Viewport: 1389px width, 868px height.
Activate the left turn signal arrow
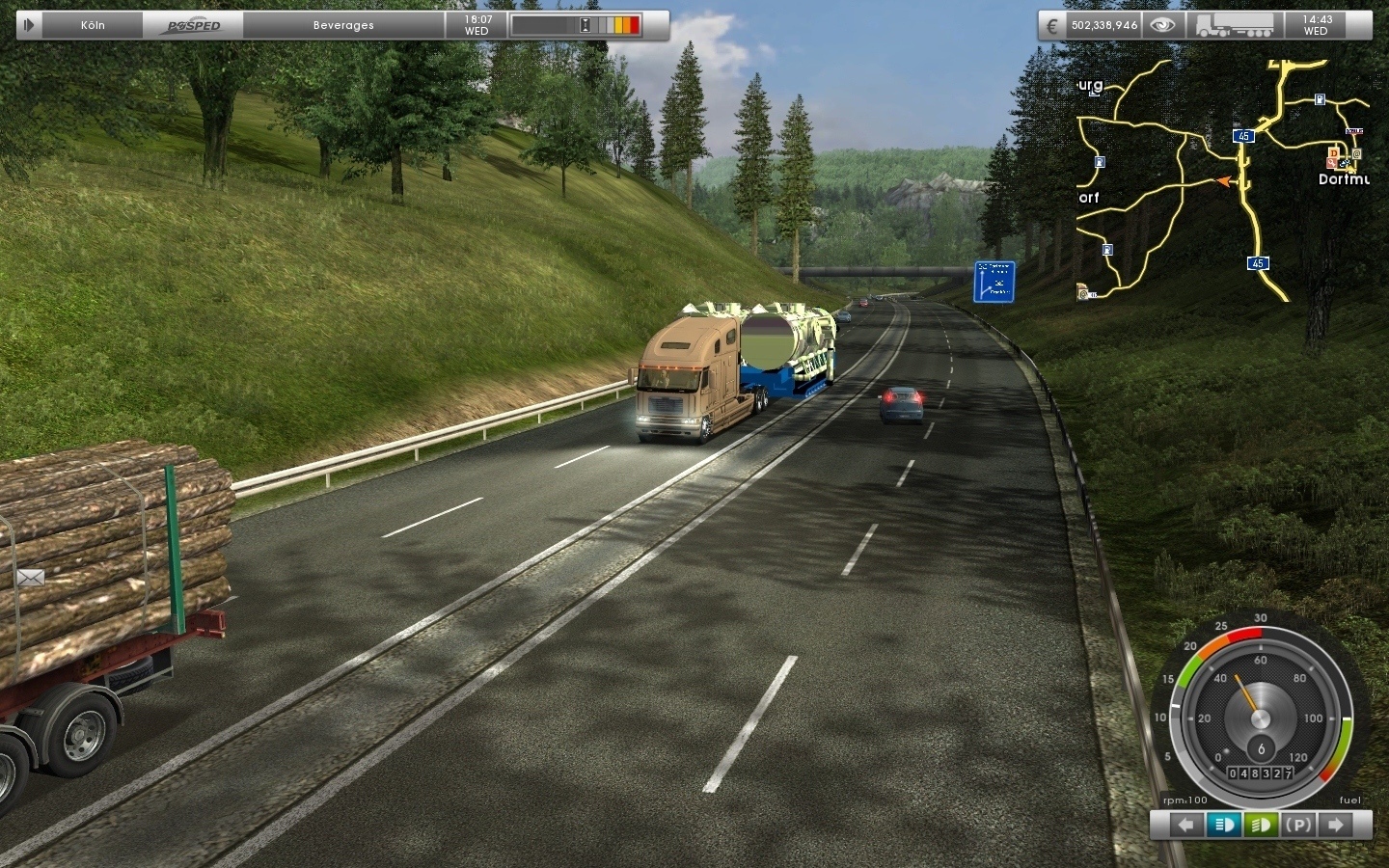tap(1185, 825)
